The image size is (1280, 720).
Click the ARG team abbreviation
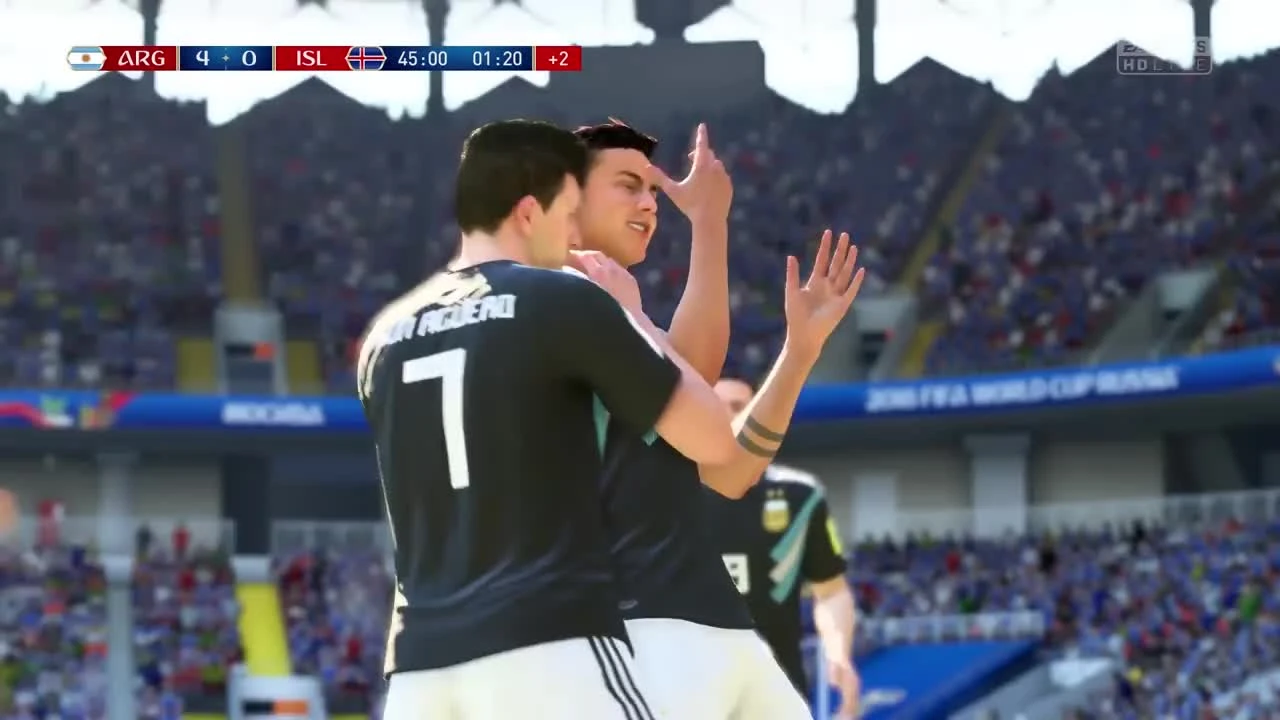point(142,58)
